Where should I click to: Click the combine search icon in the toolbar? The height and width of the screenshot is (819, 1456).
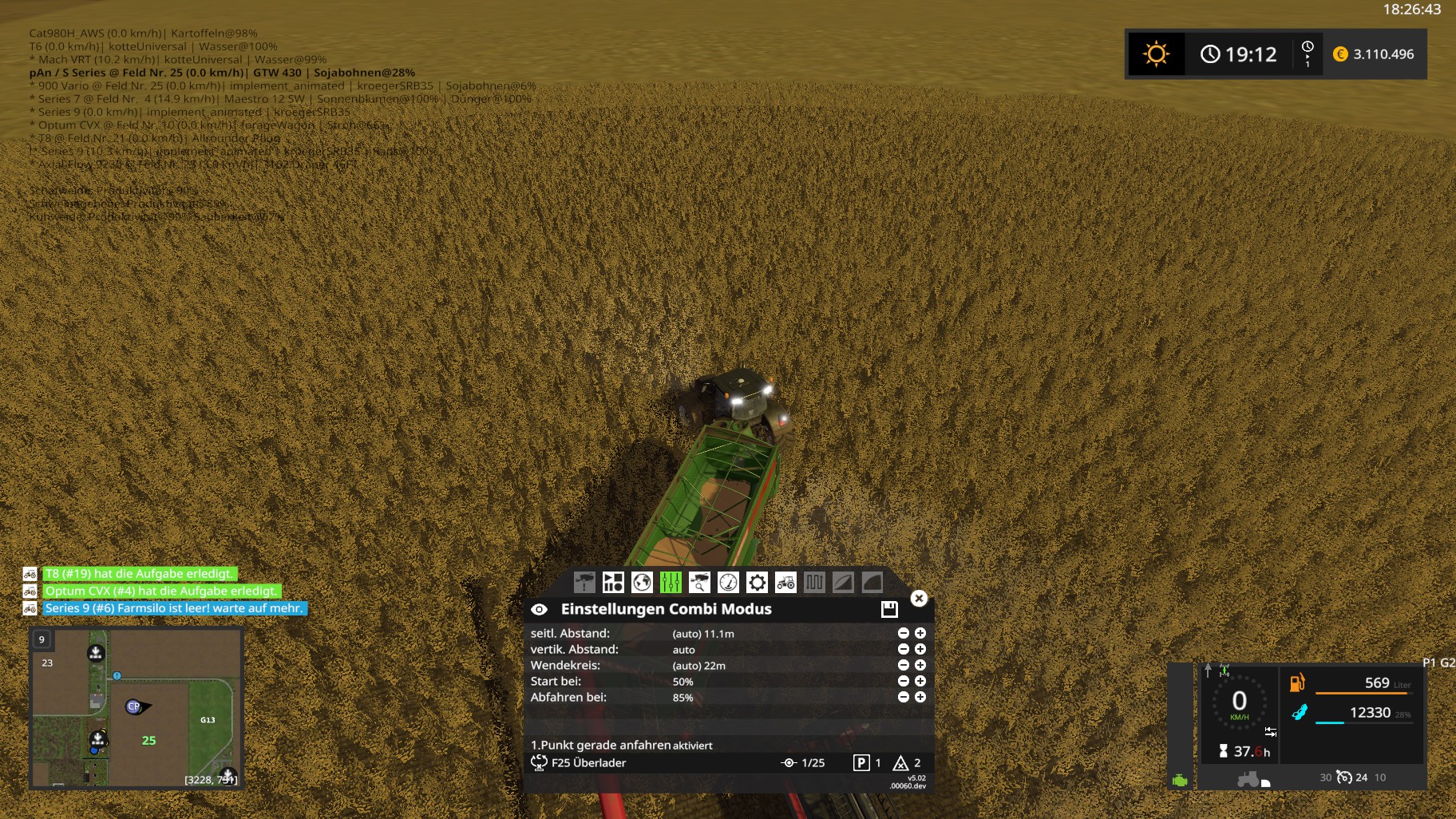[699, 583]
